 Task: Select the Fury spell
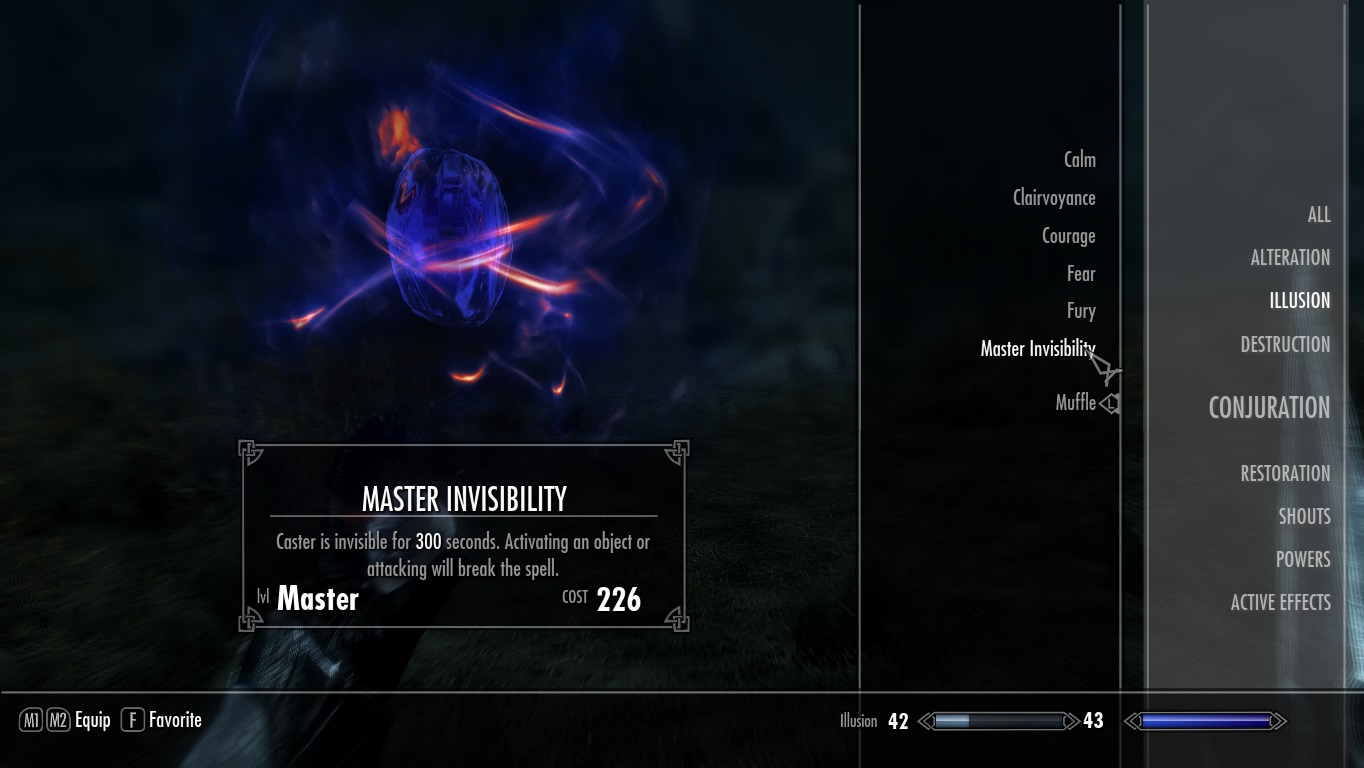click(x=1080, y=311)
